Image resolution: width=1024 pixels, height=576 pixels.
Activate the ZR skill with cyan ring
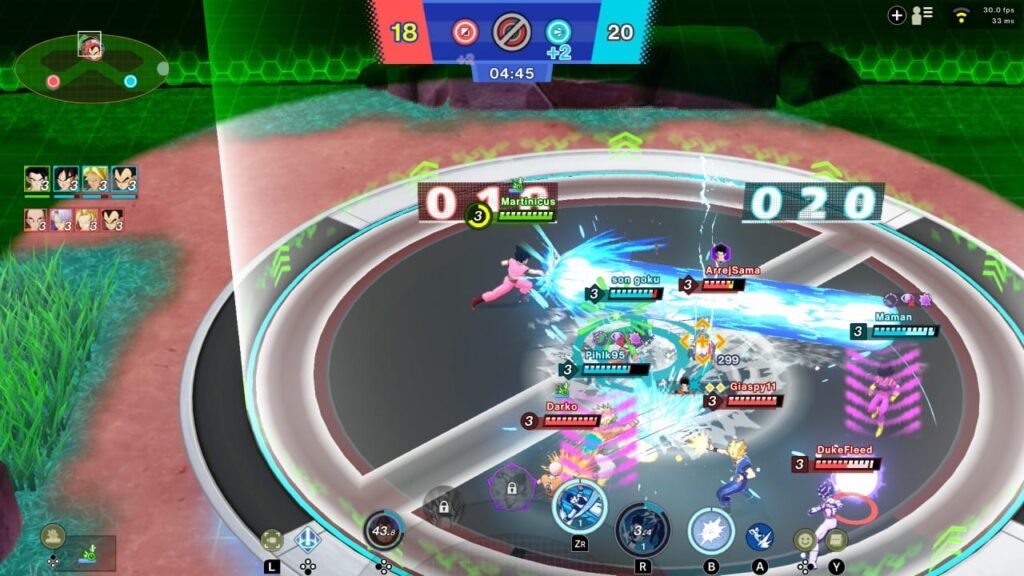click(x=579, y=506)
